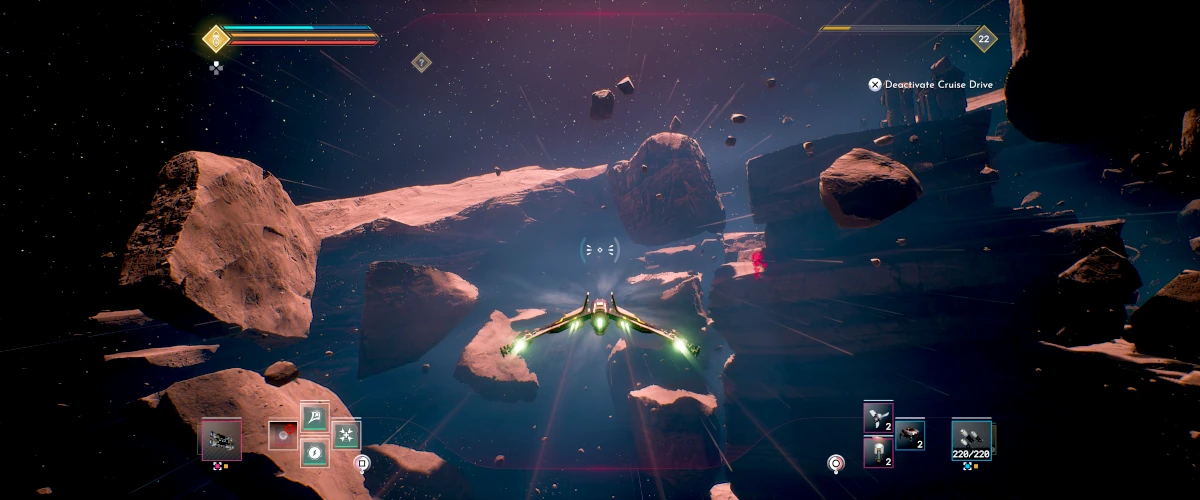The image size is (1200, 500).
Task: Use the lightning bolt device
Action: (315, 452)
